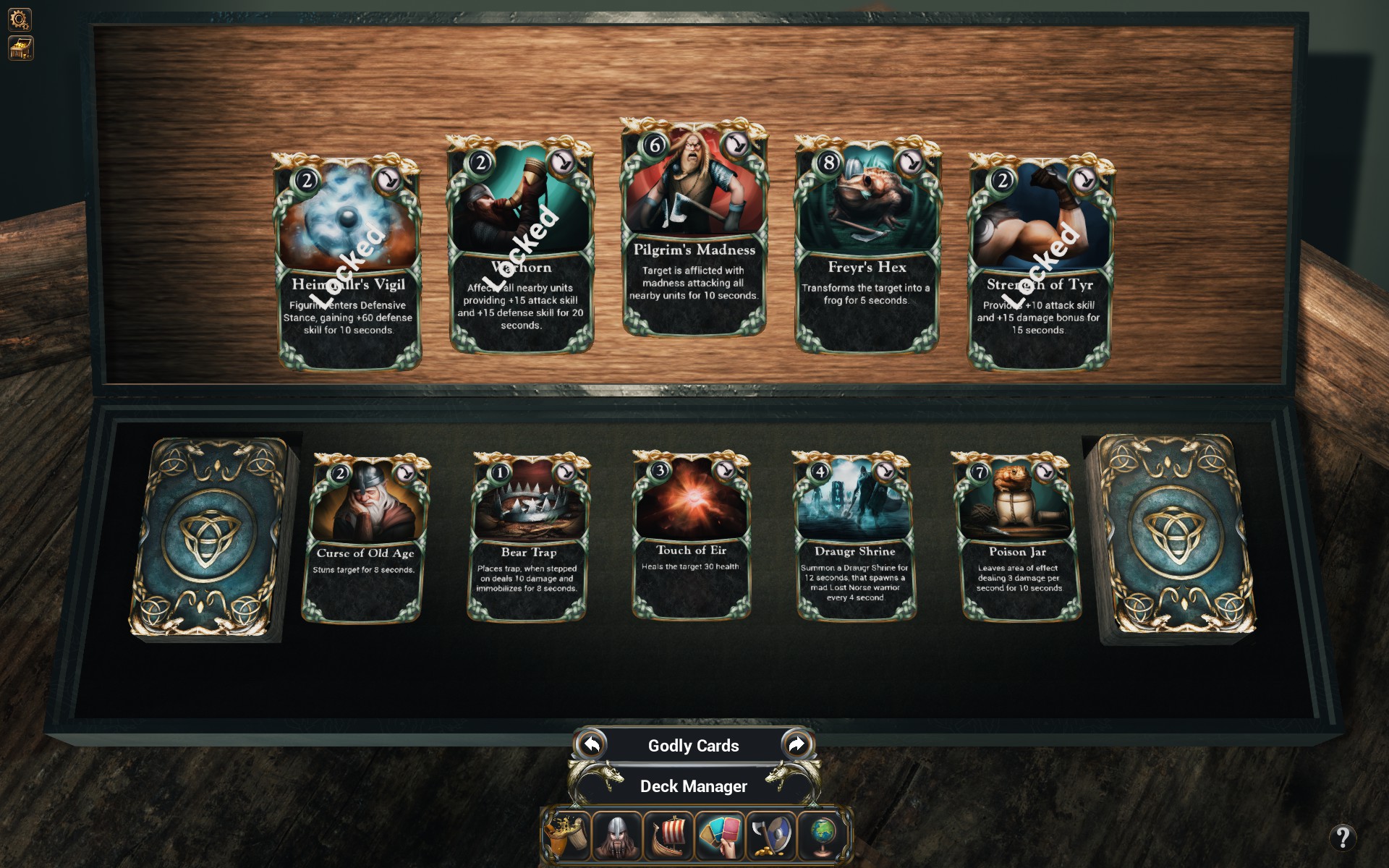Open the help question mark
Image resolution: width=1389 pixels, height=868 pixels.
pyautogui.click(x=1343, y=838)
